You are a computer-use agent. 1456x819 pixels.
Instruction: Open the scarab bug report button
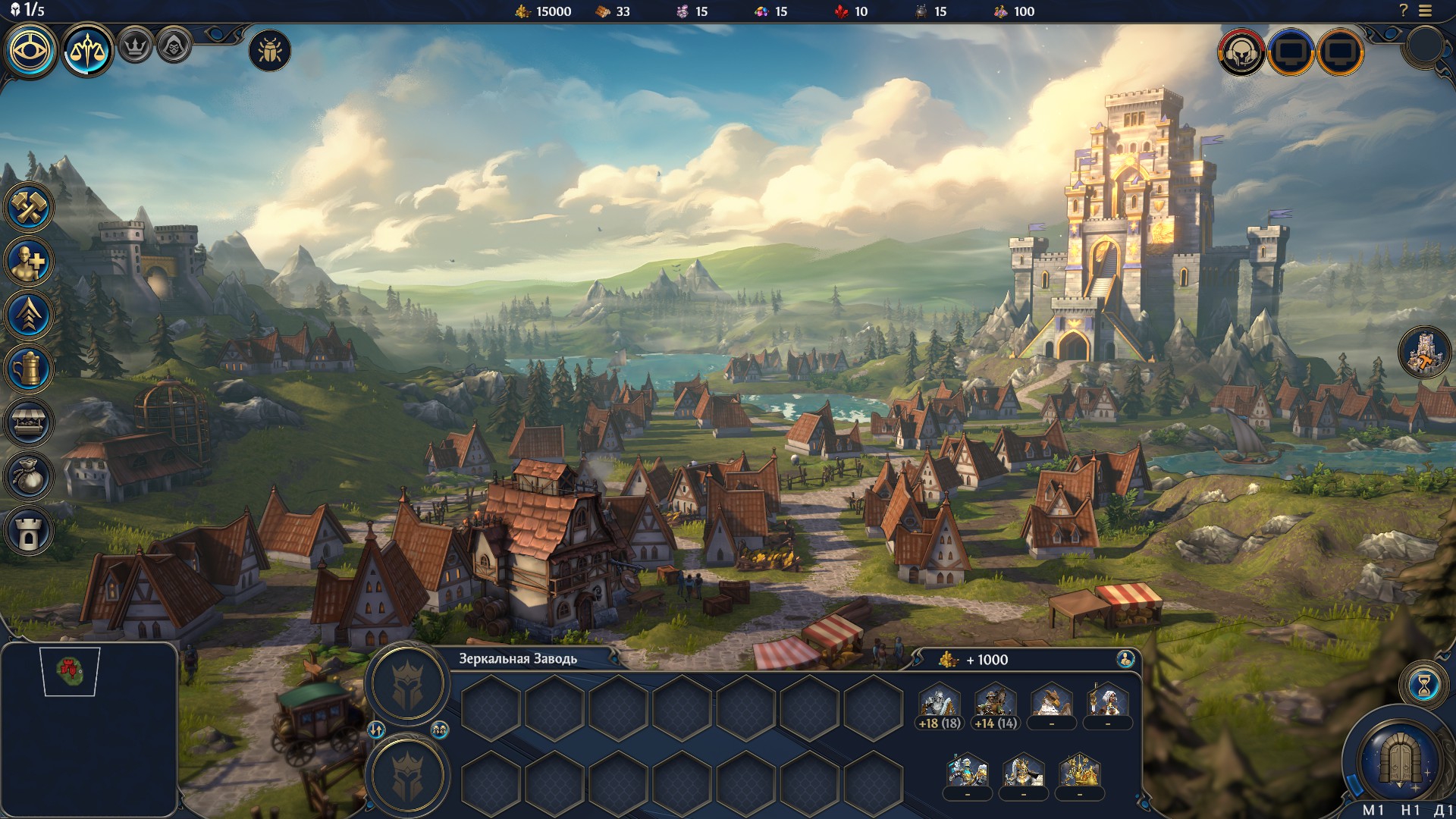pyautogui.click(x=270, y=52)
